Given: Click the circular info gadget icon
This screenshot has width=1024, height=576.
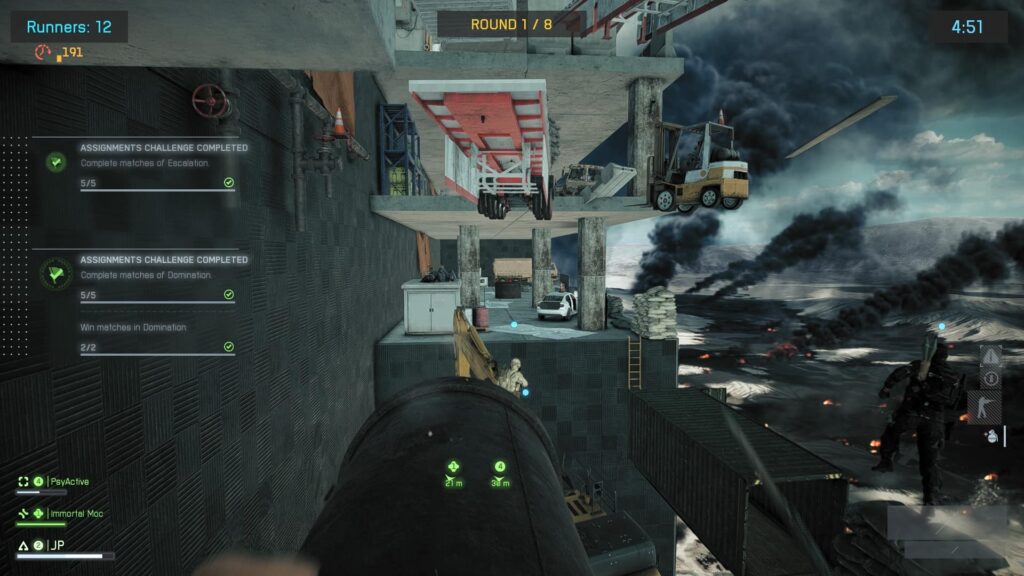Looking at the screenshot, I should [990, 379].
